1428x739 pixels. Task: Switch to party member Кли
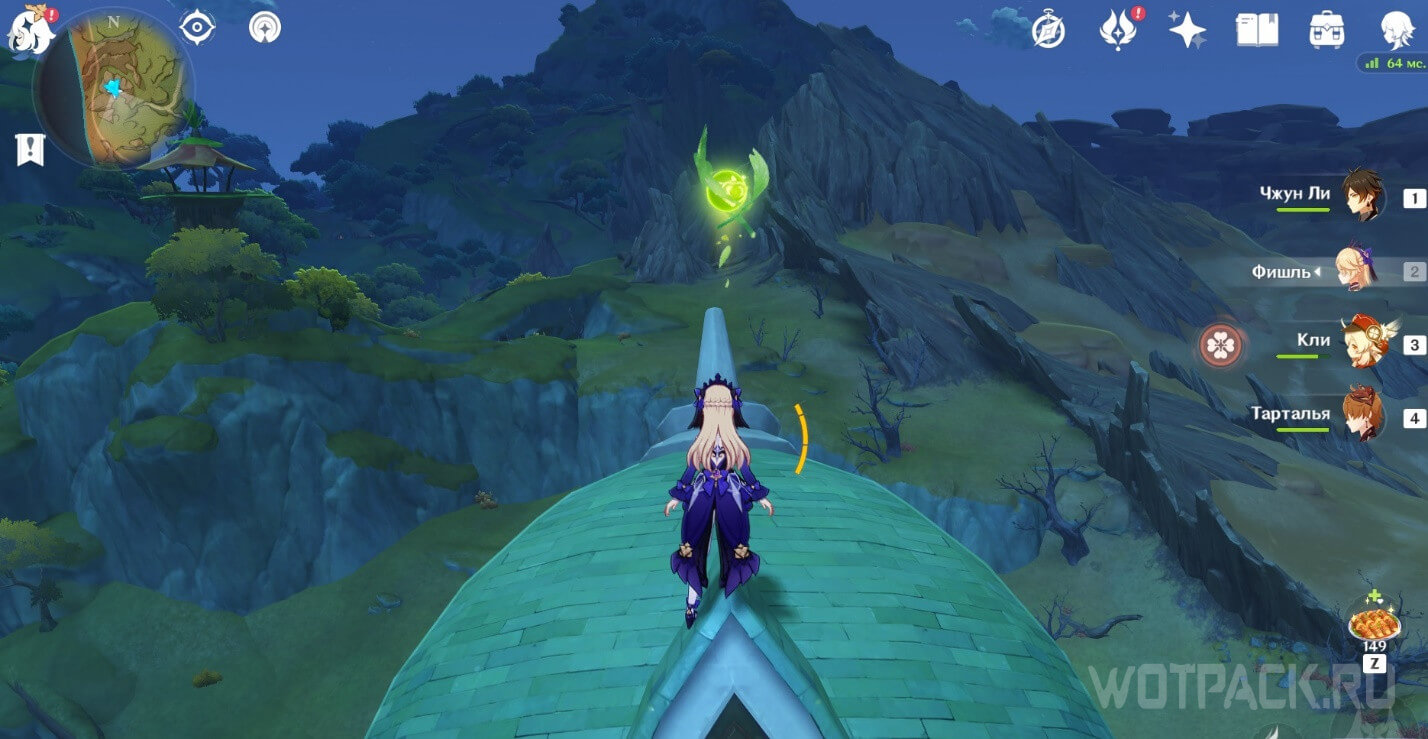tap(1362, 343)
